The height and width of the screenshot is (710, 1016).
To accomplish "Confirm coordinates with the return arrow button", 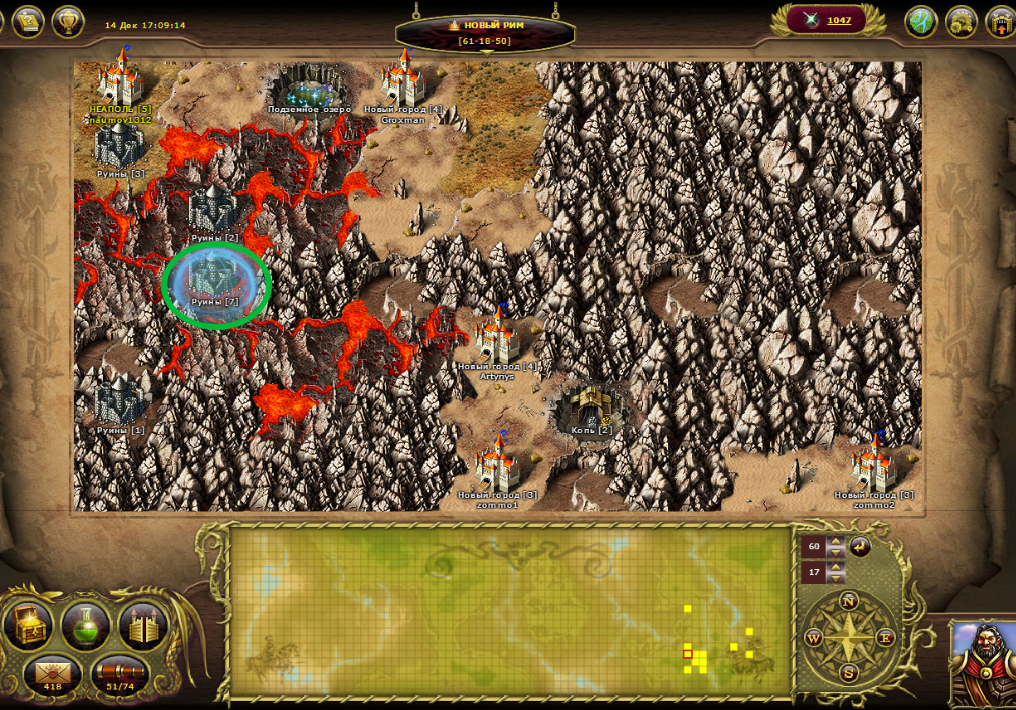I will (860, 547).
